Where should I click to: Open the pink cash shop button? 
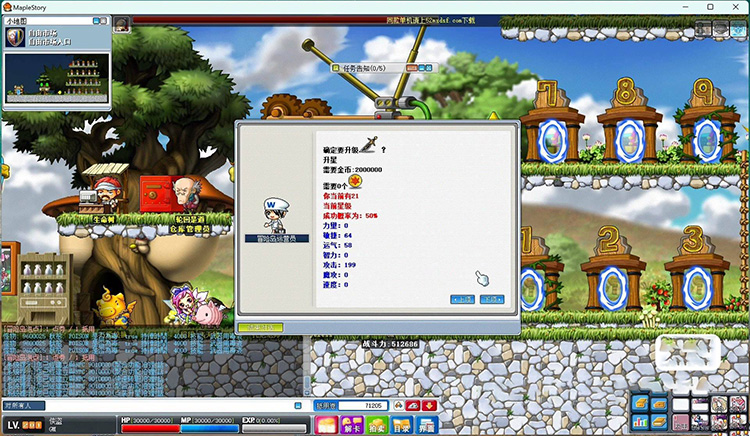point(325,425)
